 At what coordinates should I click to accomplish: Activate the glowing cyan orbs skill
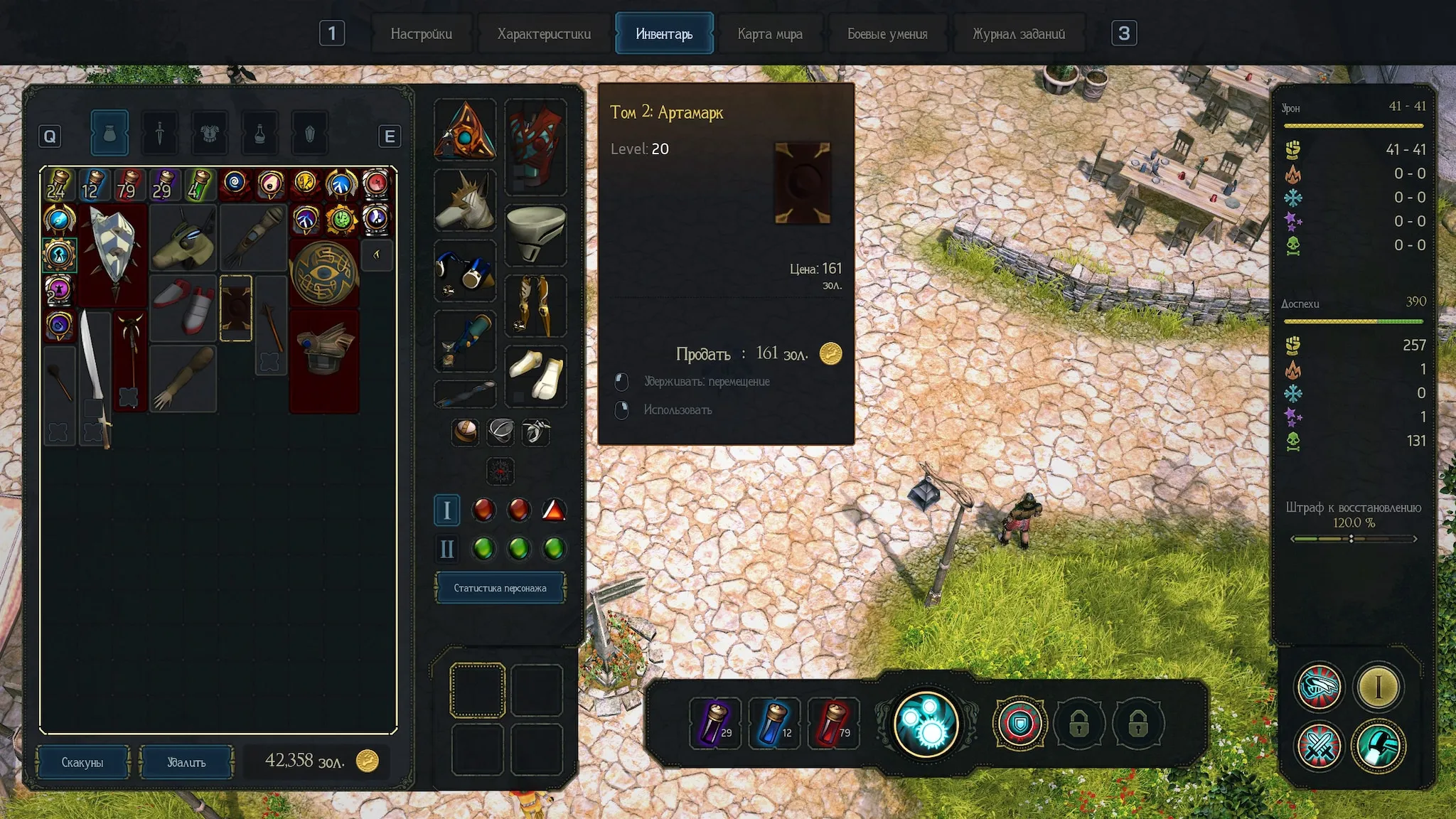point(926,724)
